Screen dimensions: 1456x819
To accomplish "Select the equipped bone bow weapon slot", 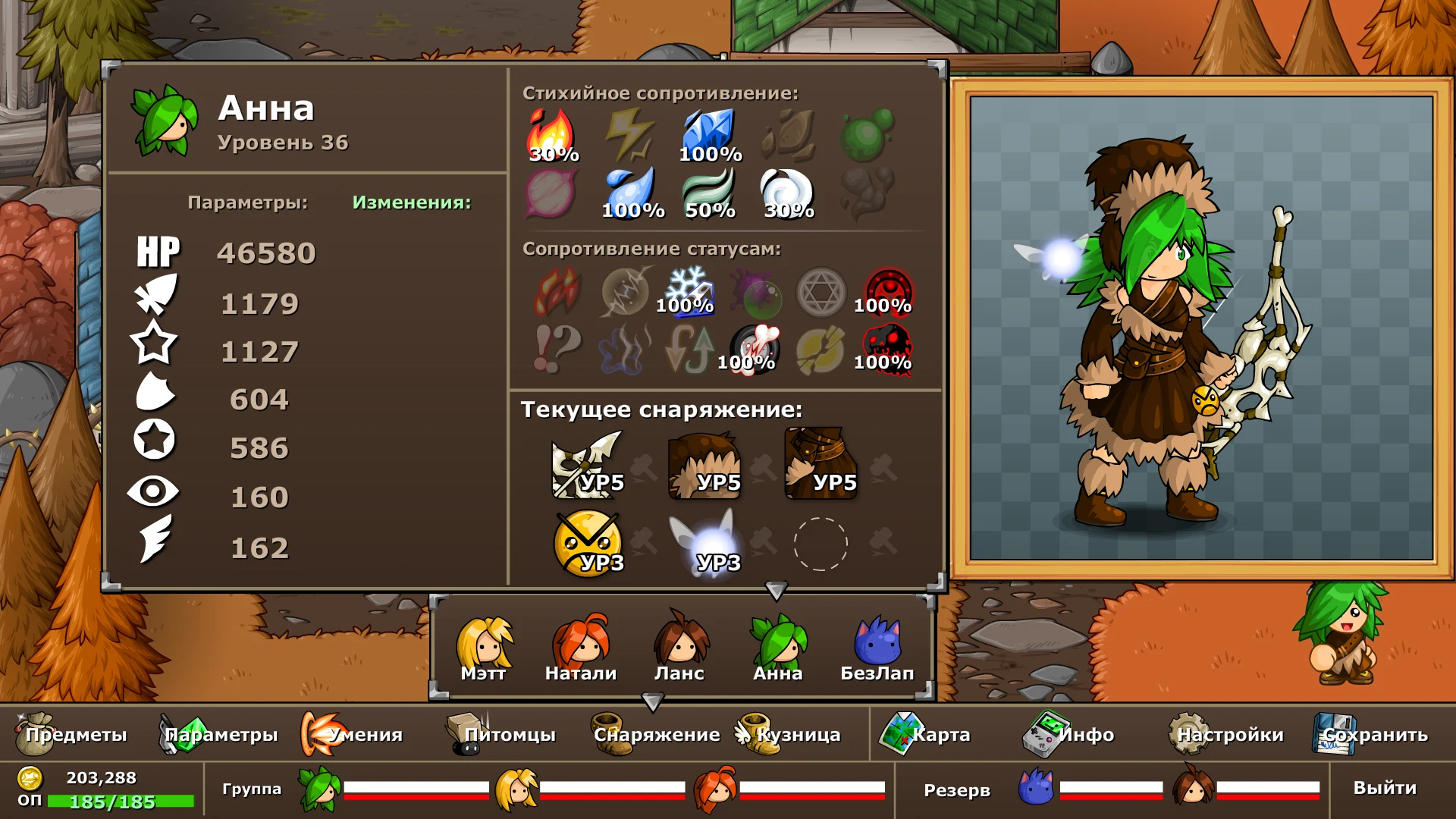I will point(588,464).
